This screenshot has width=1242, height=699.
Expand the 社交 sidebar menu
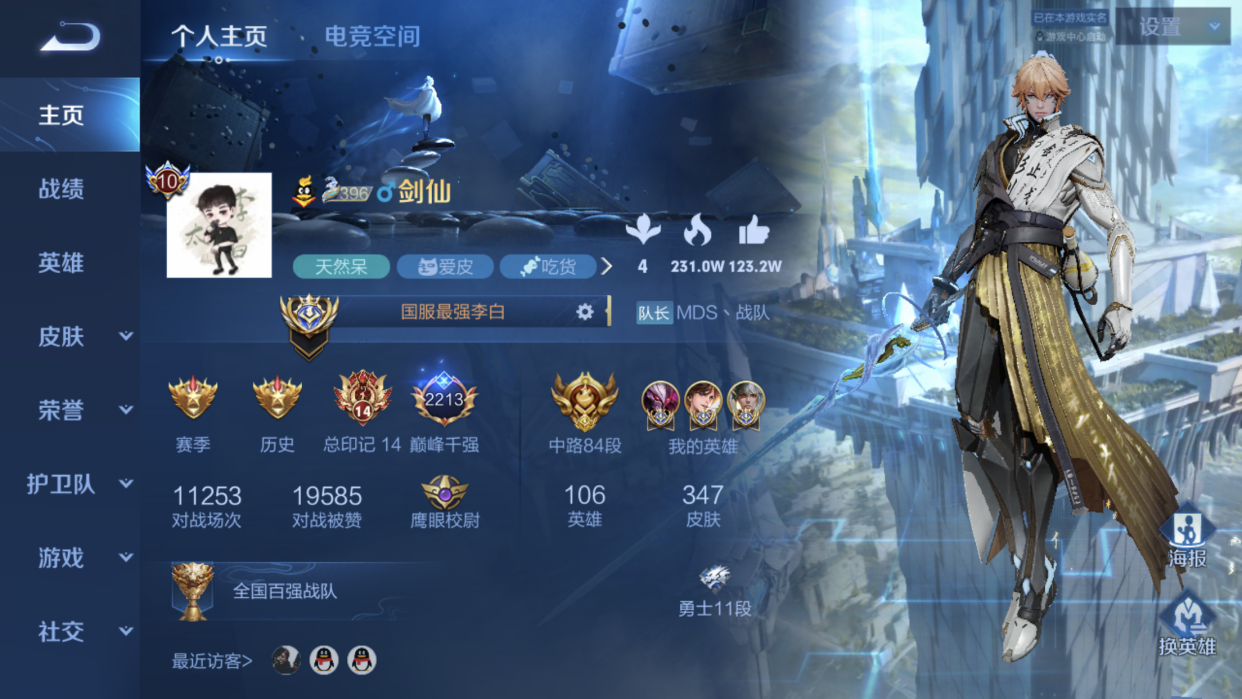83,632
